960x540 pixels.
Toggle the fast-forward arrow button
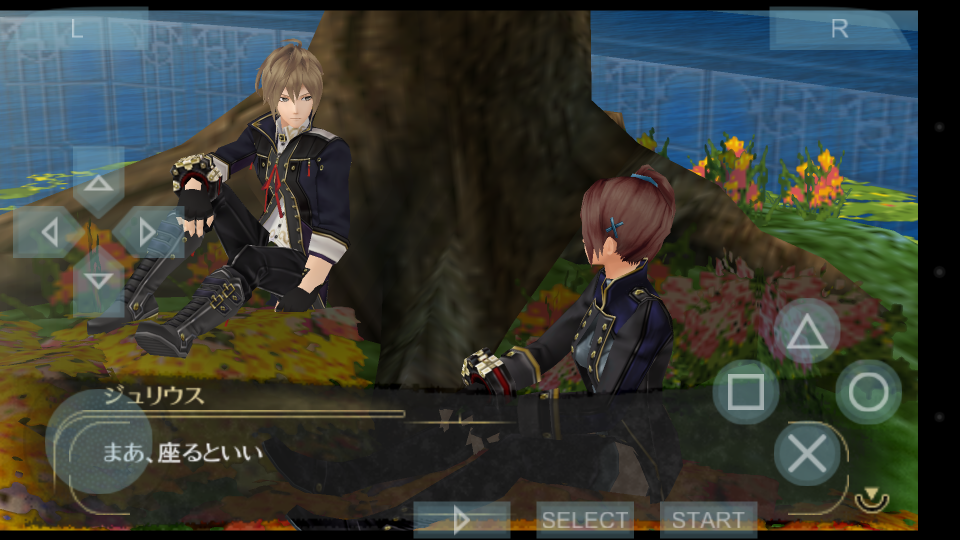(x=462, y=519)
